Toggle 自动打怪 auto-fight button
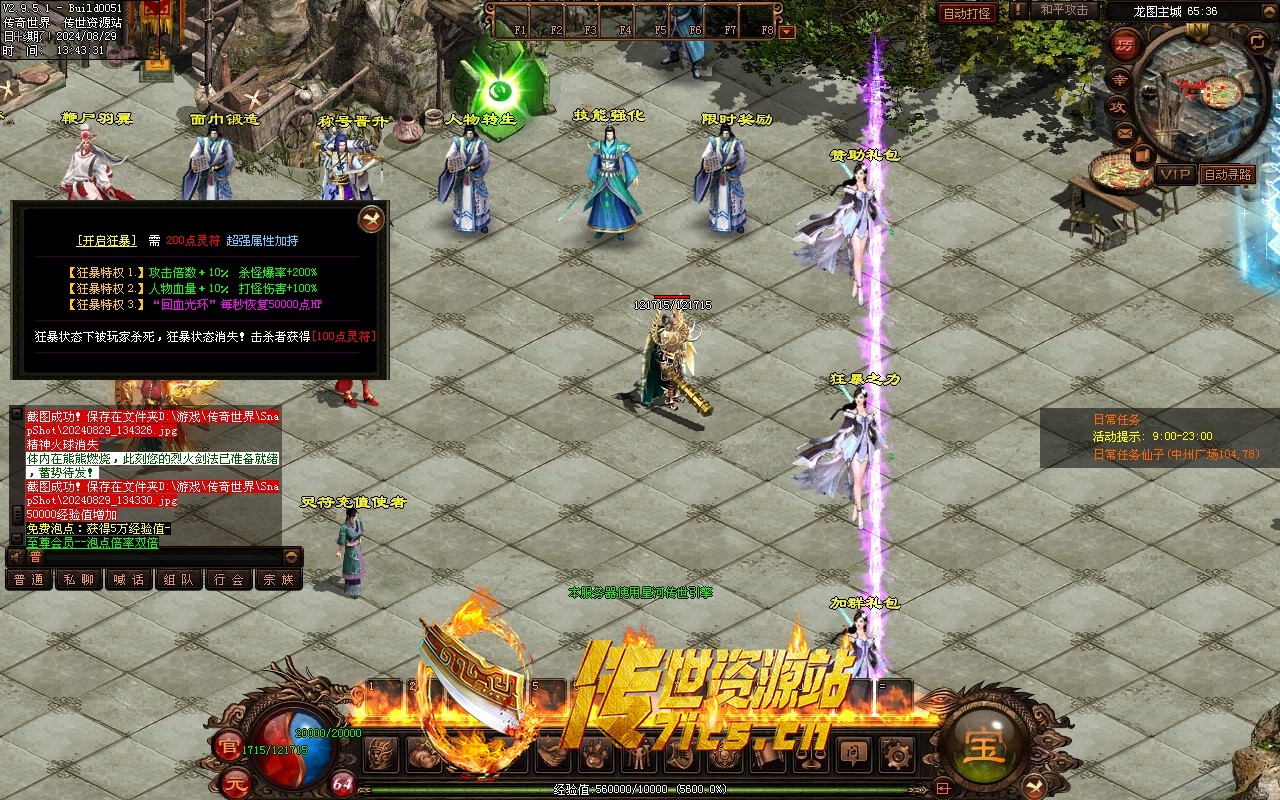The image size is (1280, 800). pyautogui.click(x=967, y=13)
